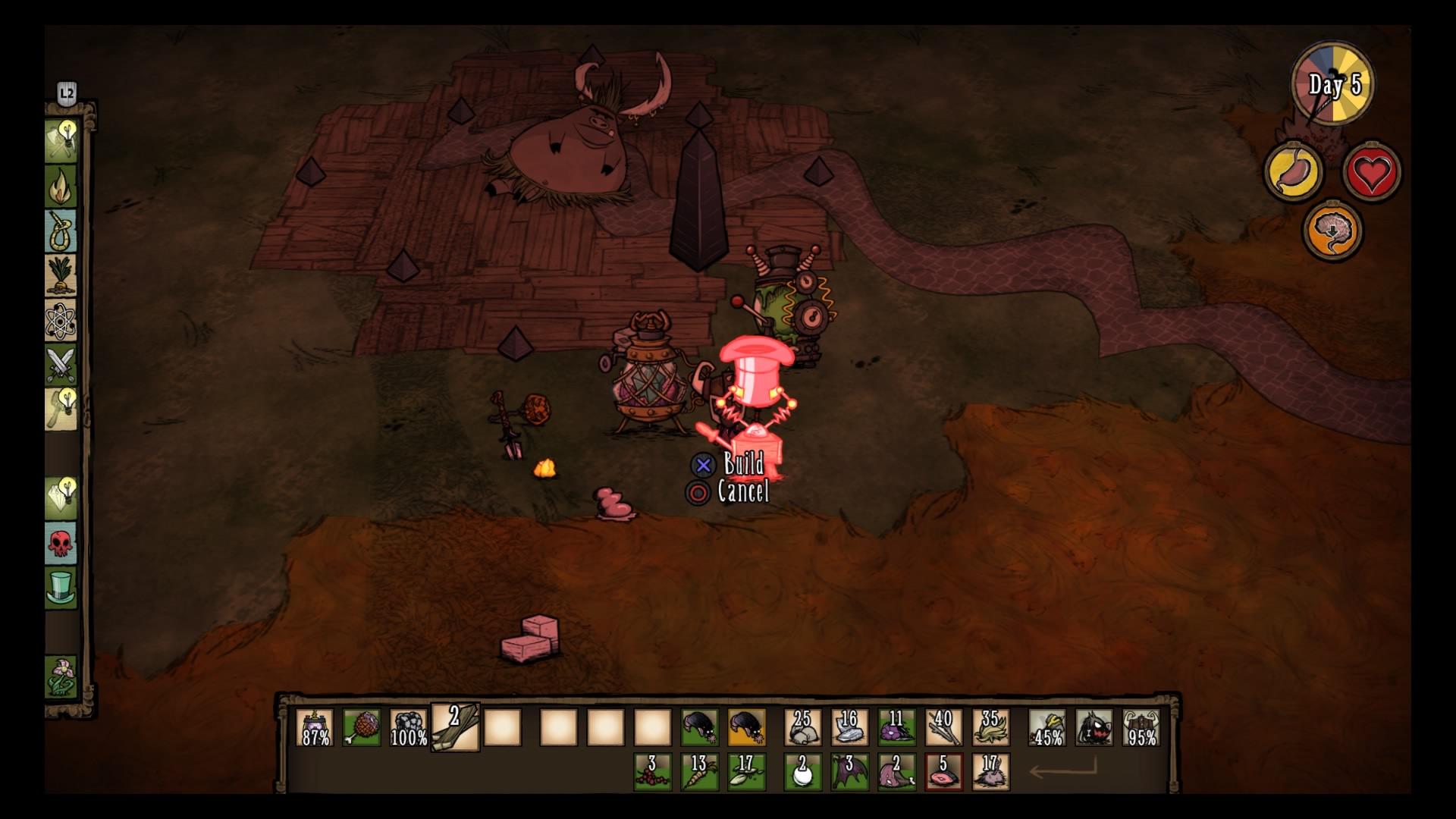This screenshot has width=1456, height=819.
Task: Pick the mole on orange background
Action: (746, 727)
